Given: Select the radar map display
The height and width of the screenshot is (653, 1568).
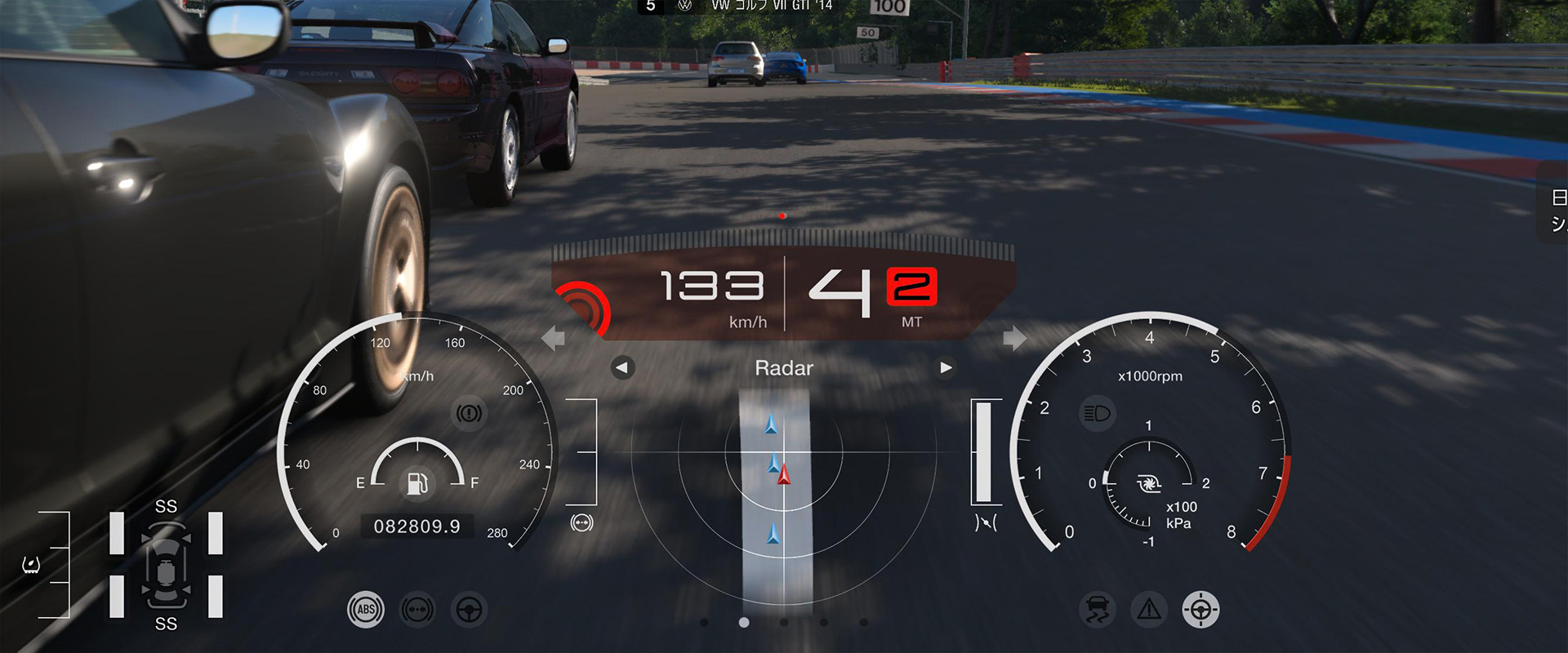Looking at the screenshot, I should pos(782,490).
